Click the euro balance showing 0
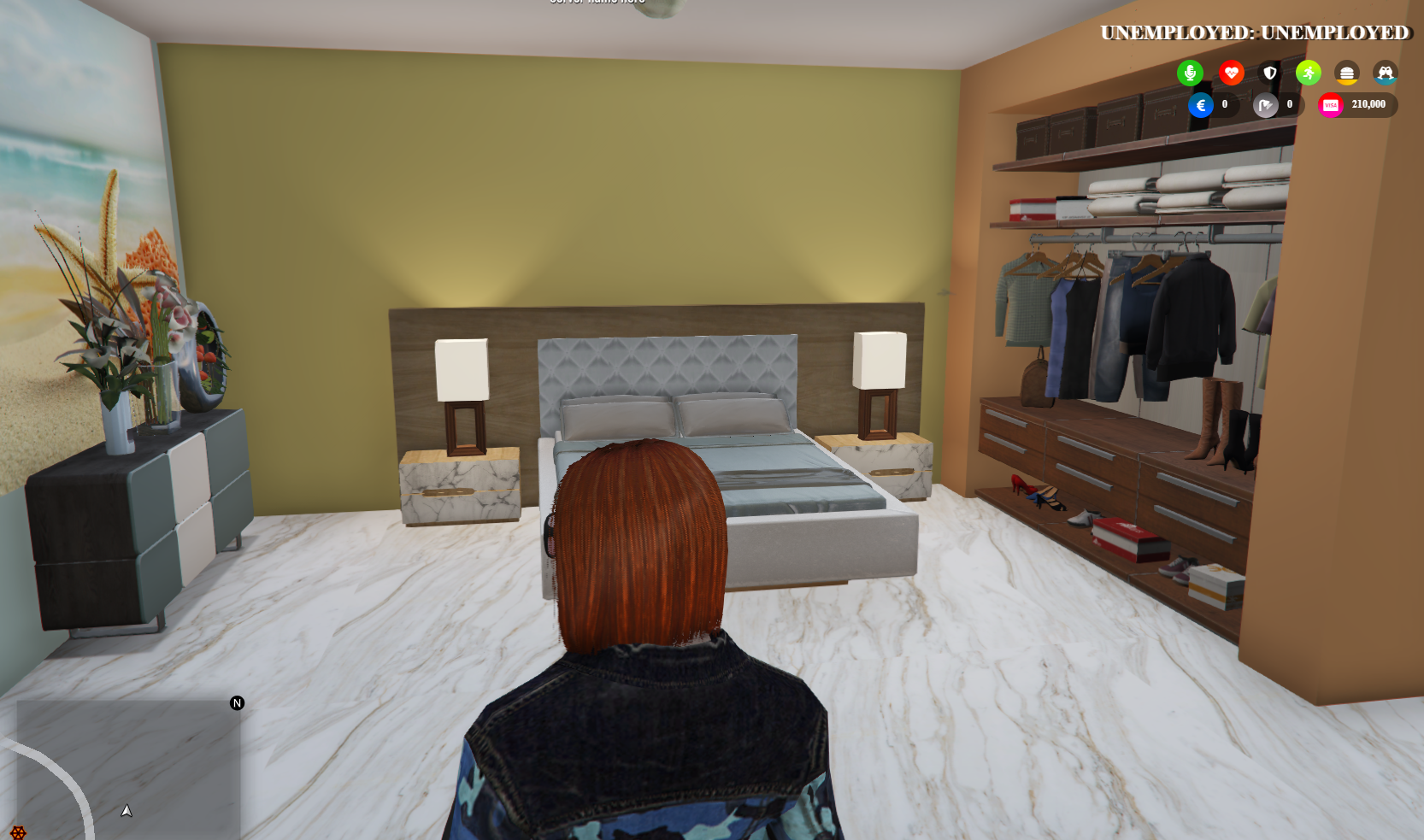The height and width of the screenshot is (840, 1424). click(x=1224, y=104)
